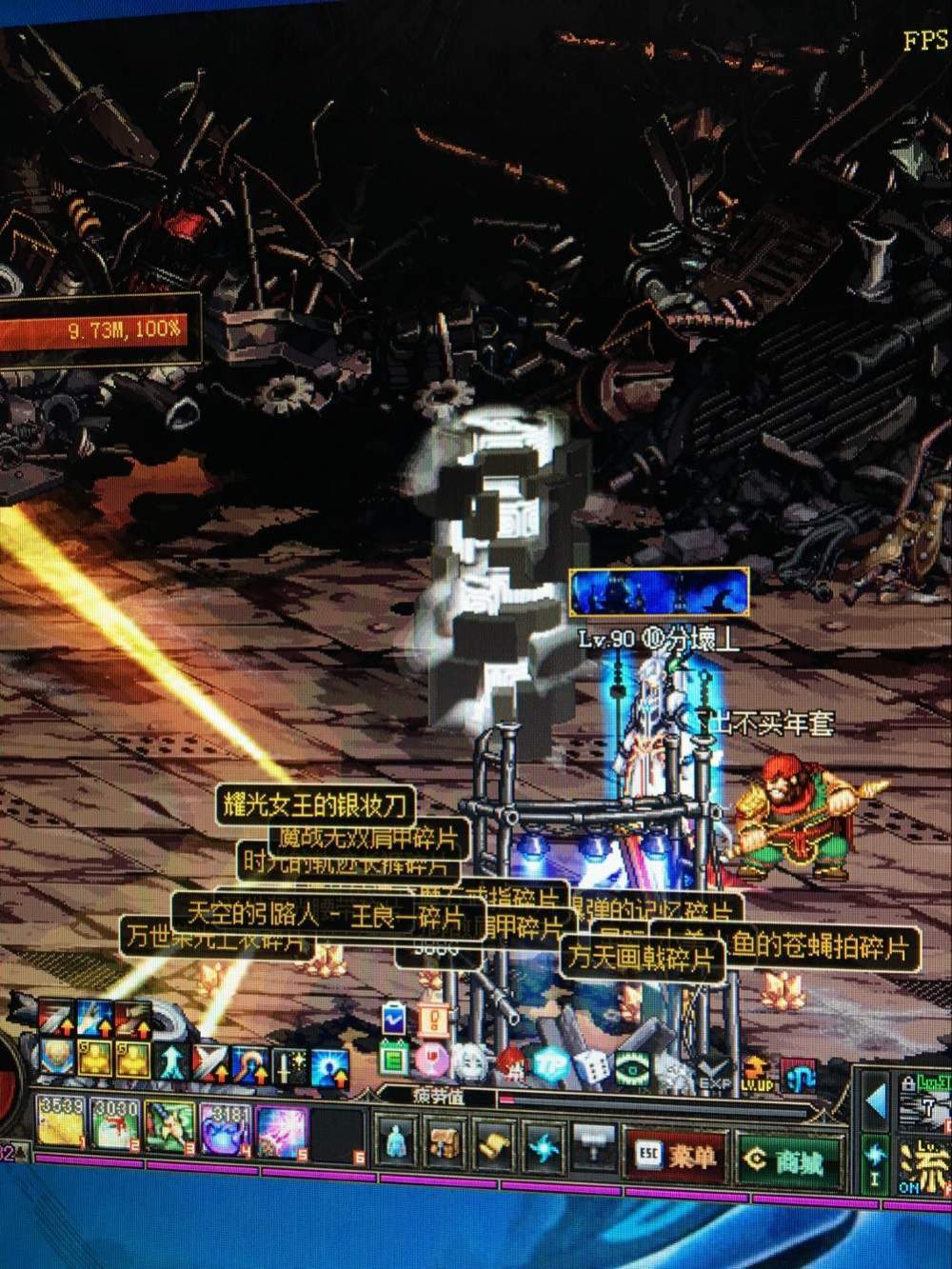Open the red 菜单 menu button
Image resolution: width=952 pixels, height=1269 pixels.
tap(676, 1157)
